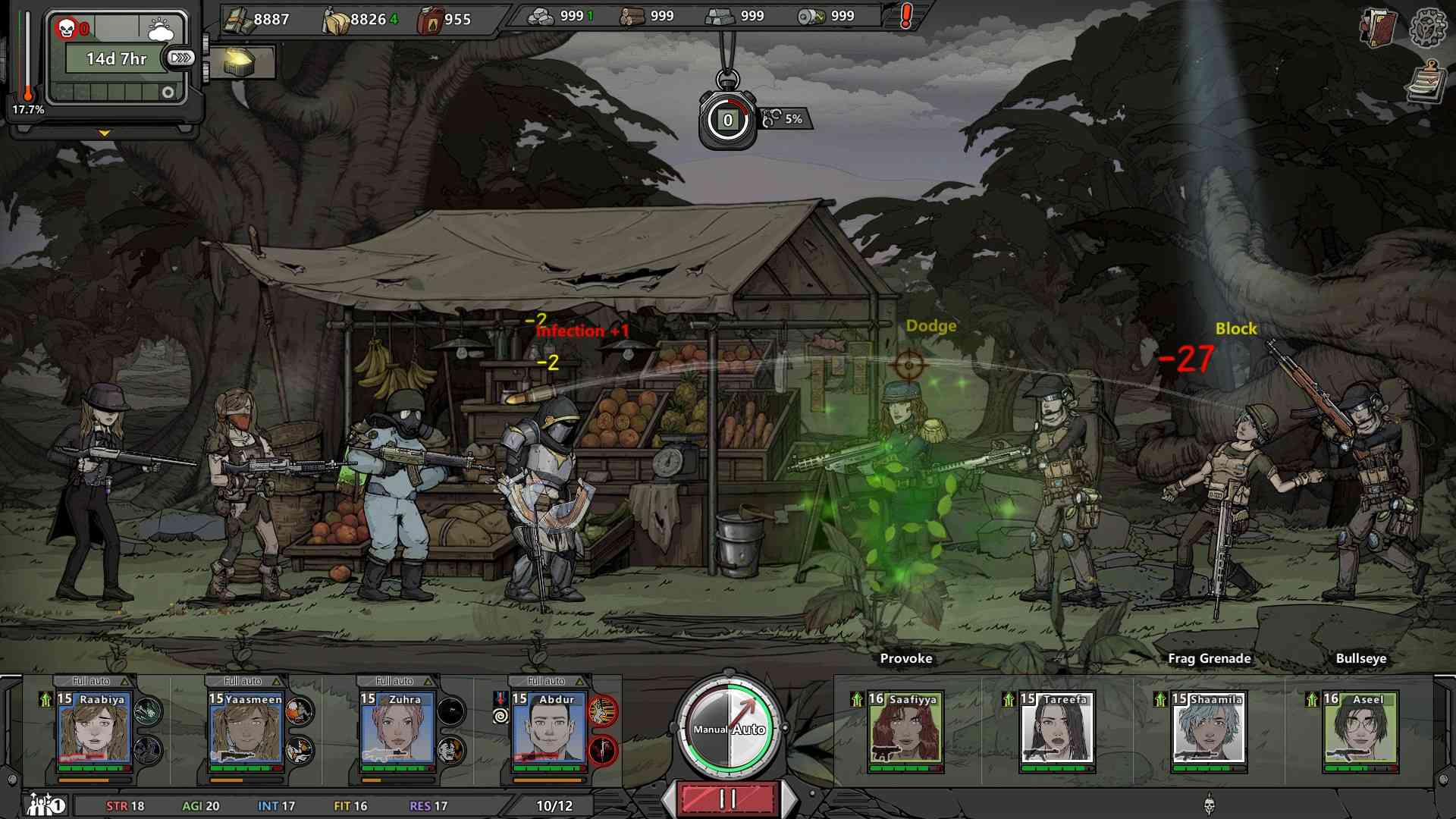
Task: Click the stopwatch turn timer
Action: coord(727,119)
